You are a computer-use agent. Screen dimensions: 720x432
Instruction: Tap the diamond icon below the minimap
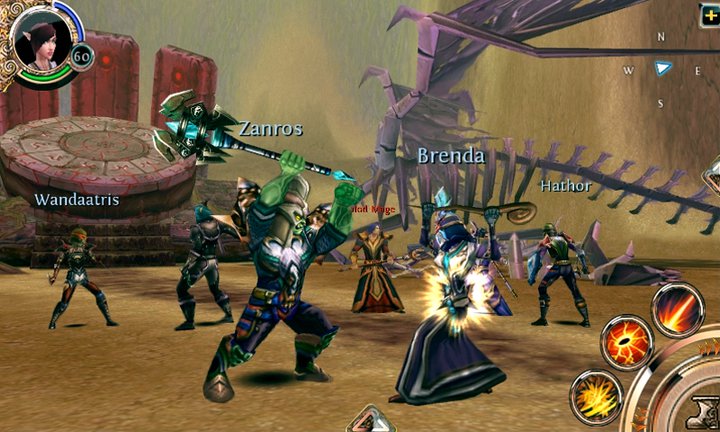click(x=711, y=178)
